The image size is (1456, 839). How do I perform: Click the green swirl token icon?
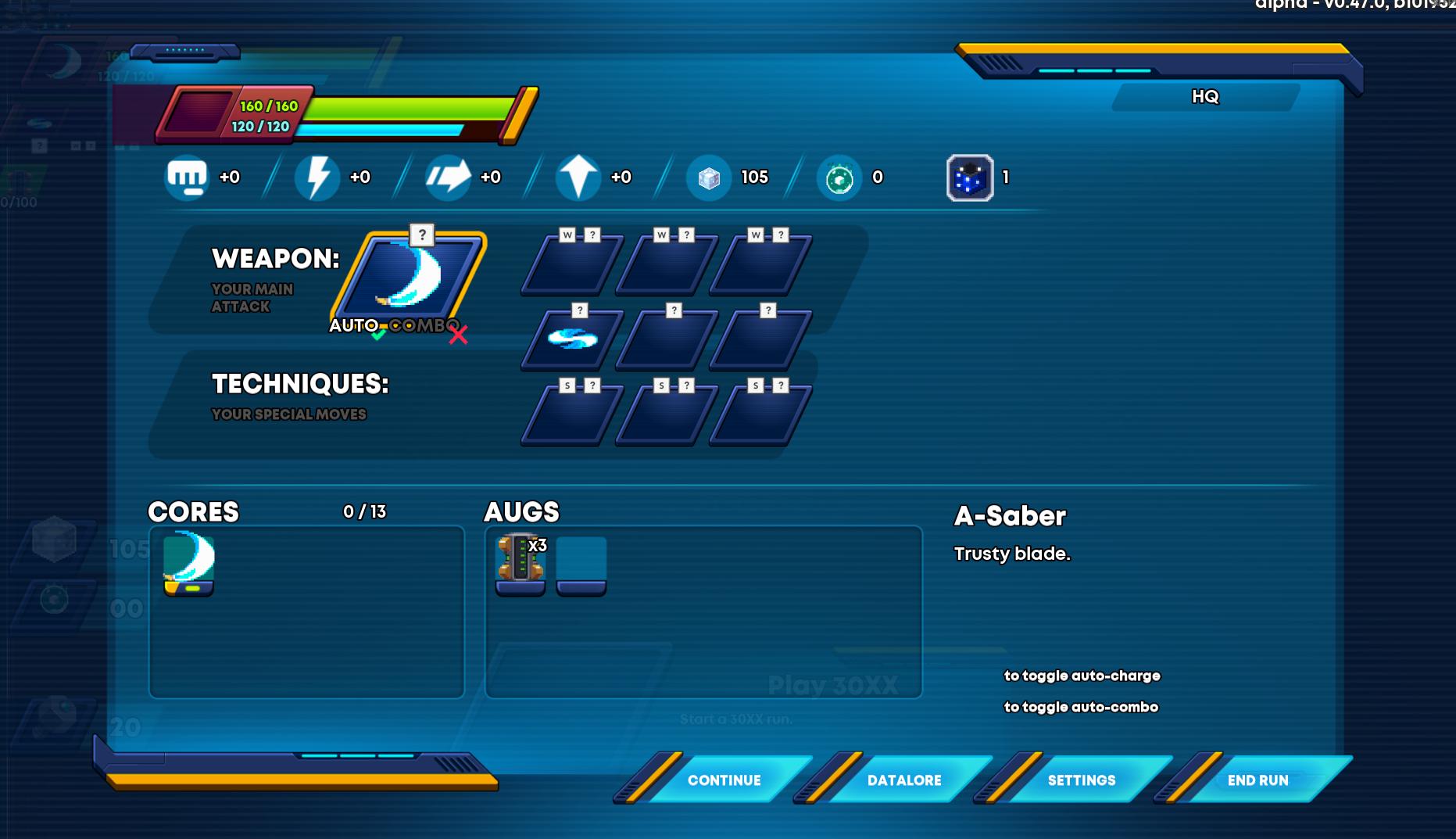[x=839, y=178]
